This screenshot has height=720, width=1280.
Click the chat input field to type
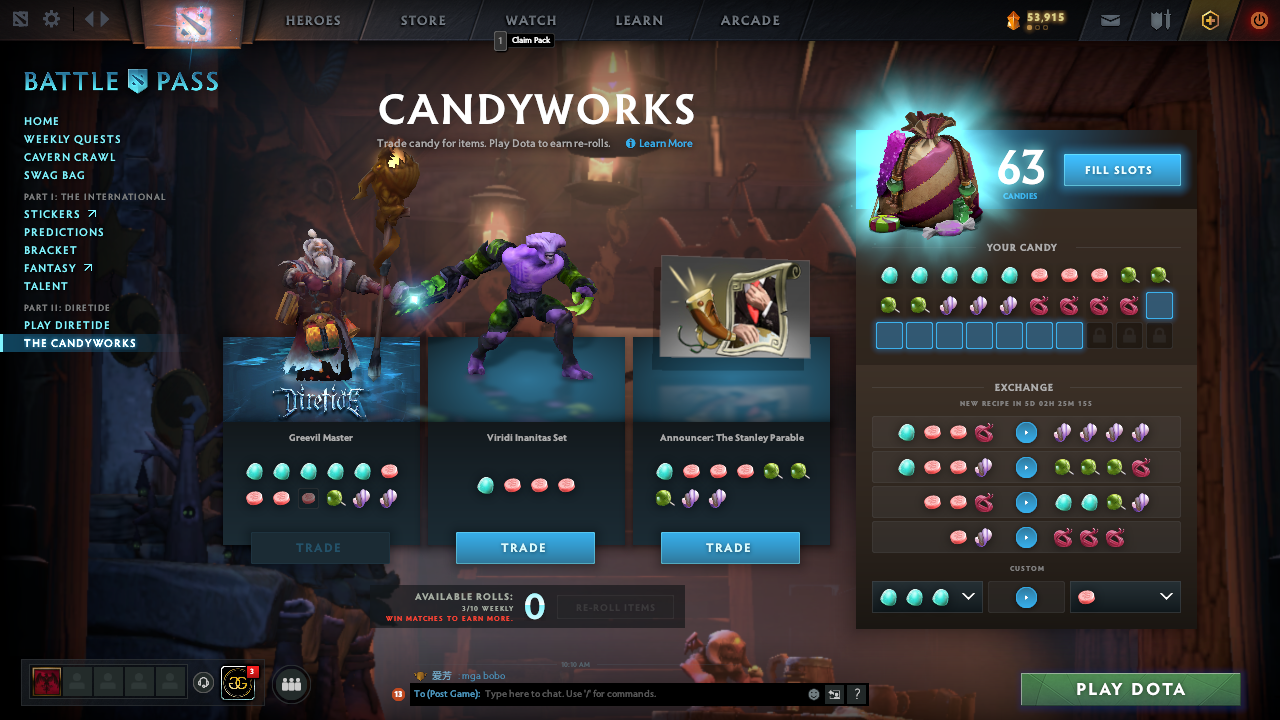(600, 694)
